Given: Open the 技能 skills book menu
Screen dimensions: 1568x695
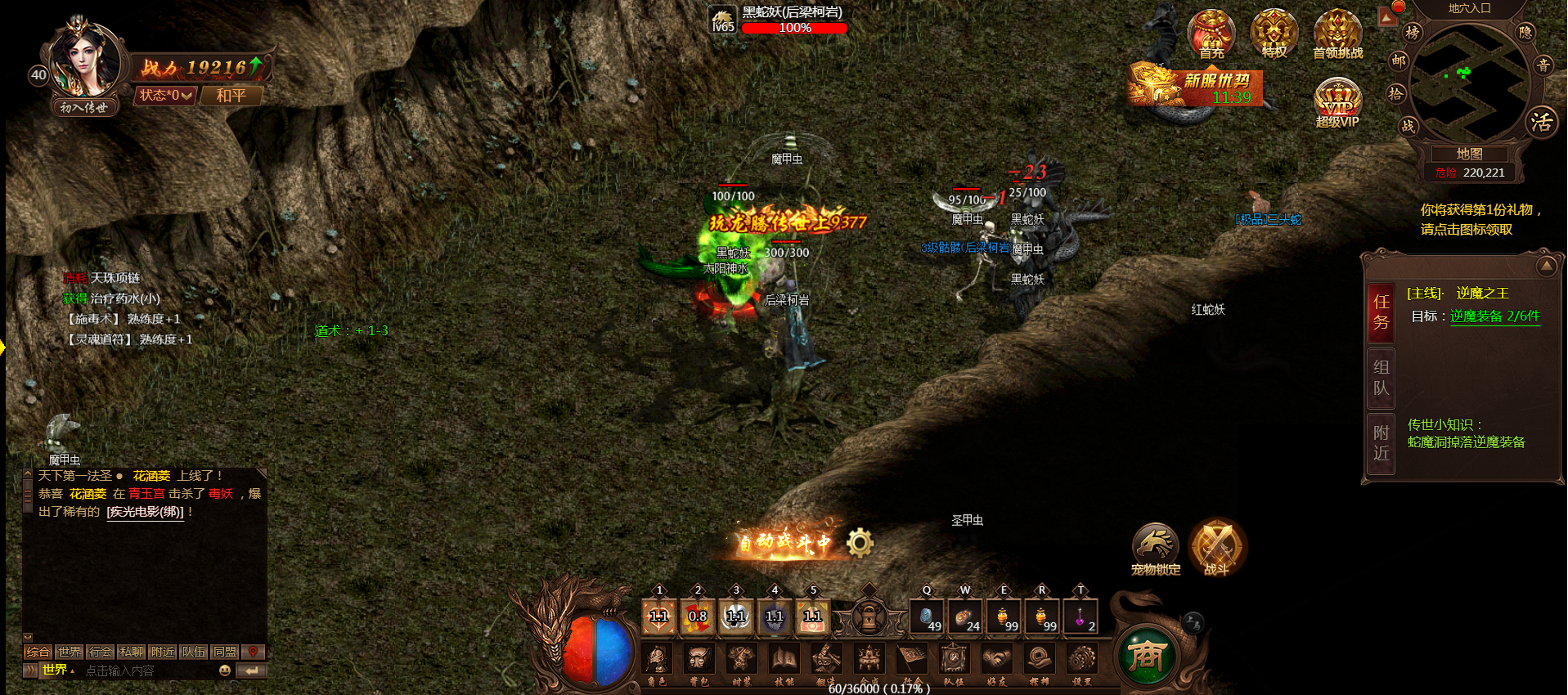Looking at the screenshot, I should (784, 661).
